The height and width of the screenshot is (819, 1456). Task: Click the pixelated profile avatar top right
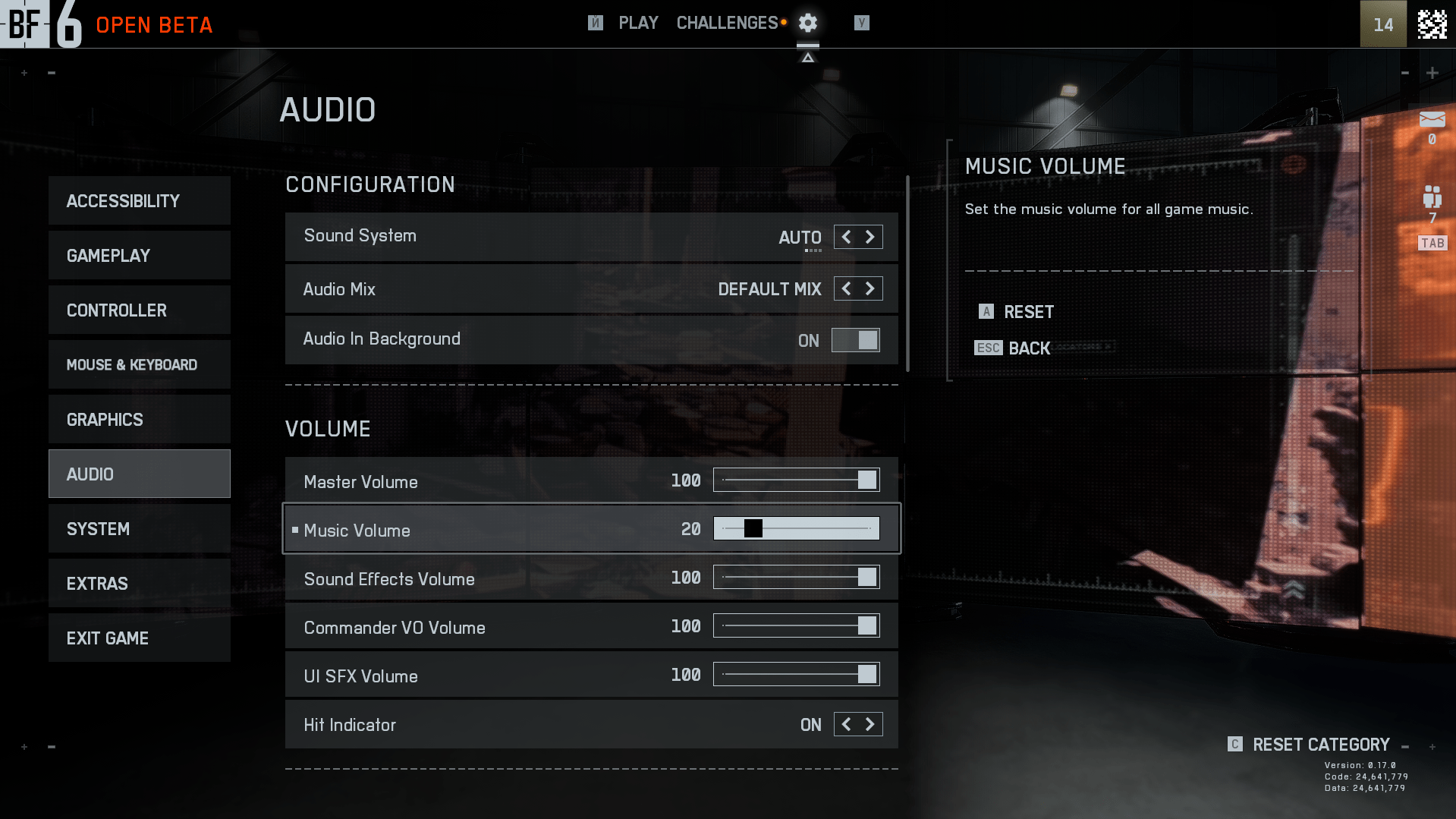(x=1432, y=24)
